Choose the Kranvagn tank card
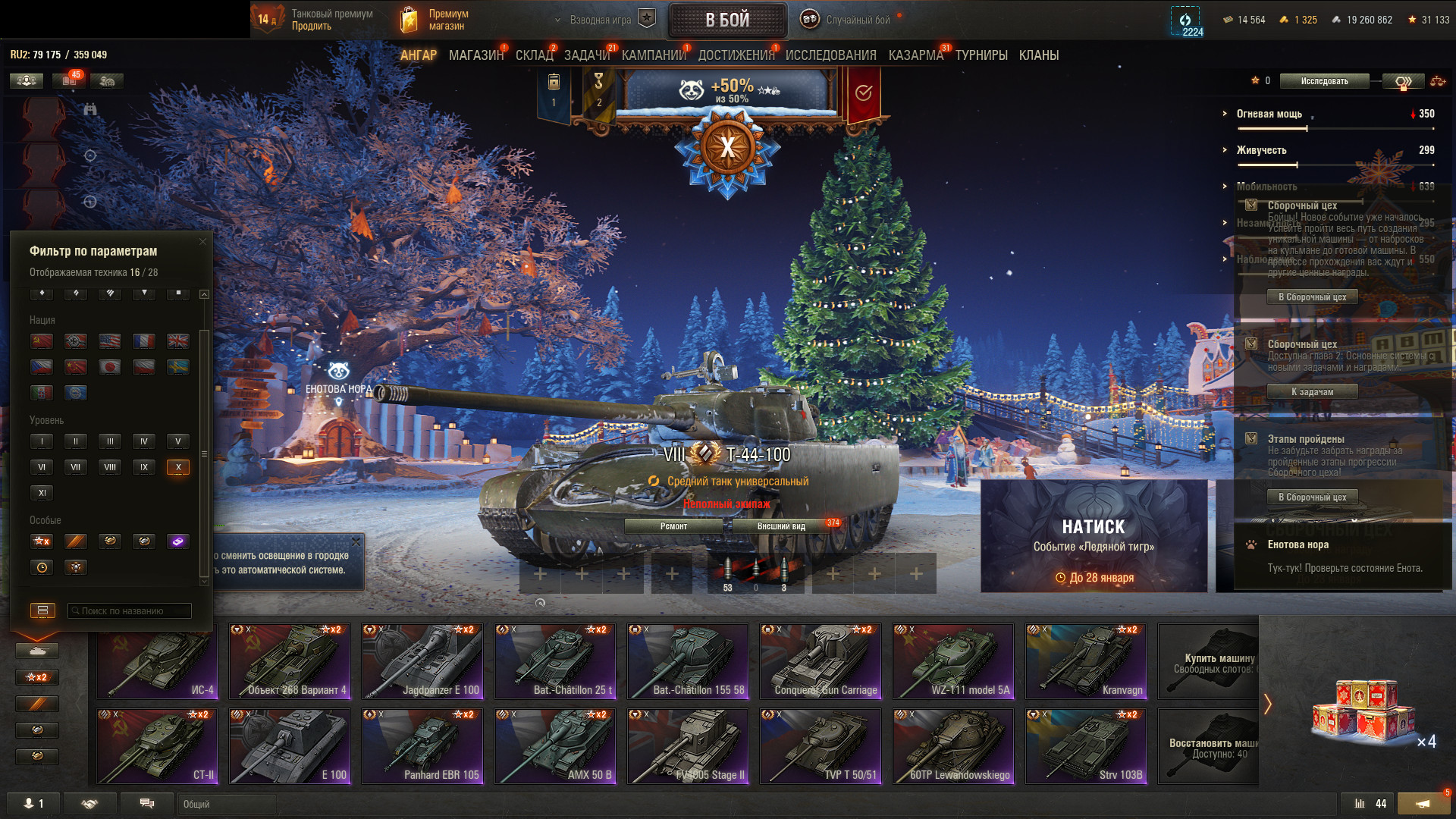The width and height of the screenshot is (1456, 819). pyautogui.click(x=1086, y=661)
